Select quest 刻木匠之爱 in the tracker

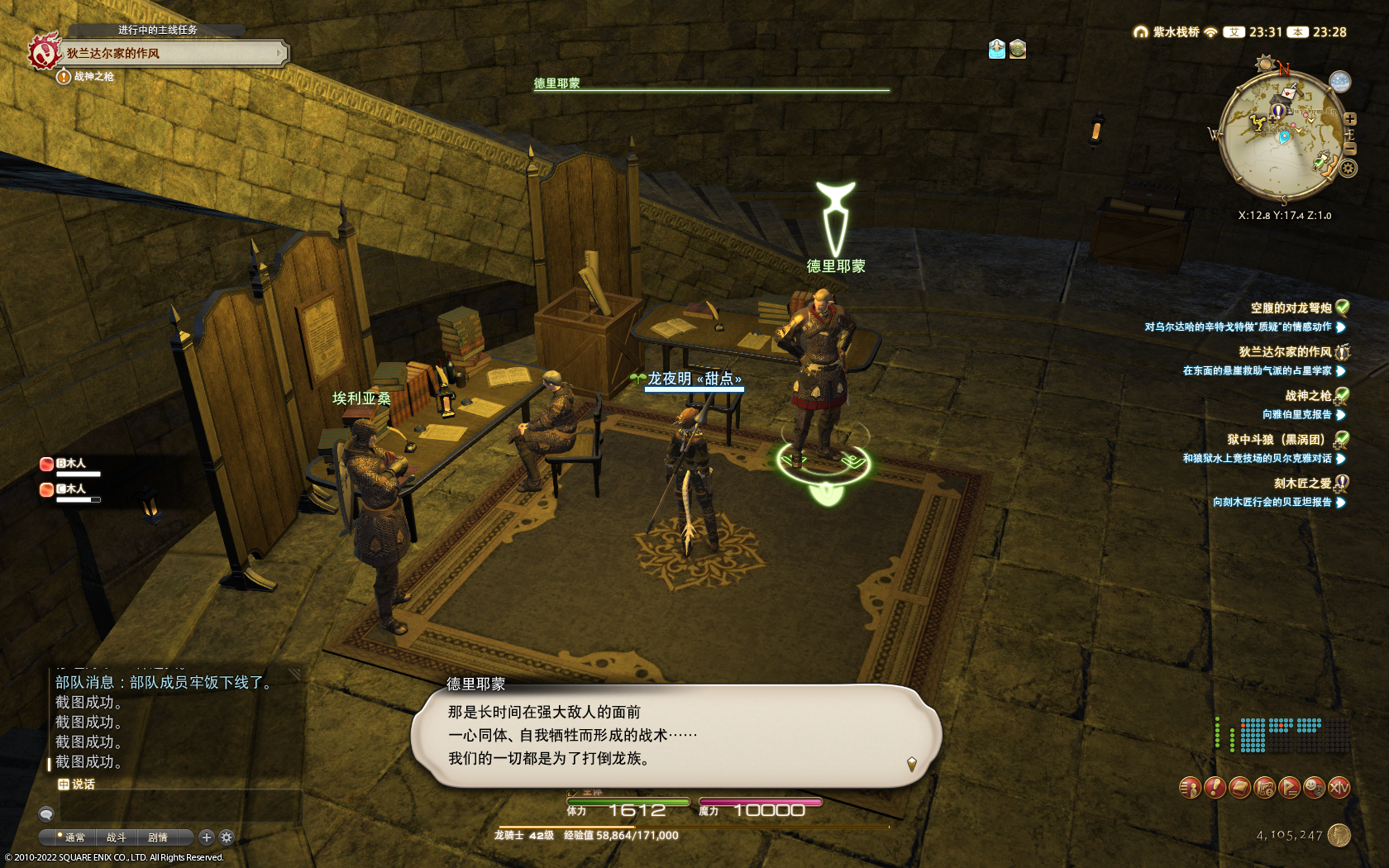(1302, 484)
